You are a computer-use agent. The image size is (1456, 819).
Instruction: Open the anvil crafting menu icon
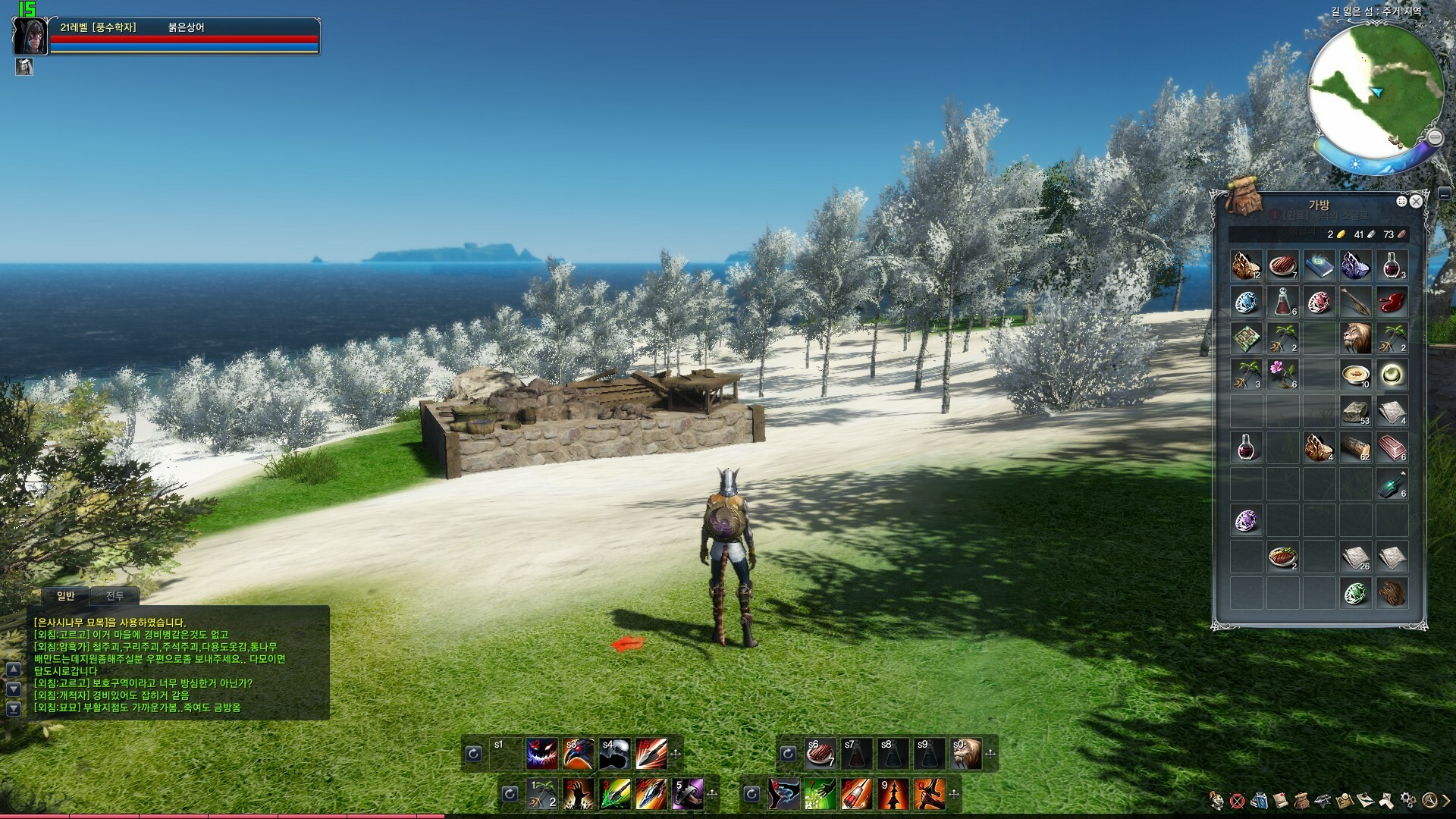click(1323, 800)
